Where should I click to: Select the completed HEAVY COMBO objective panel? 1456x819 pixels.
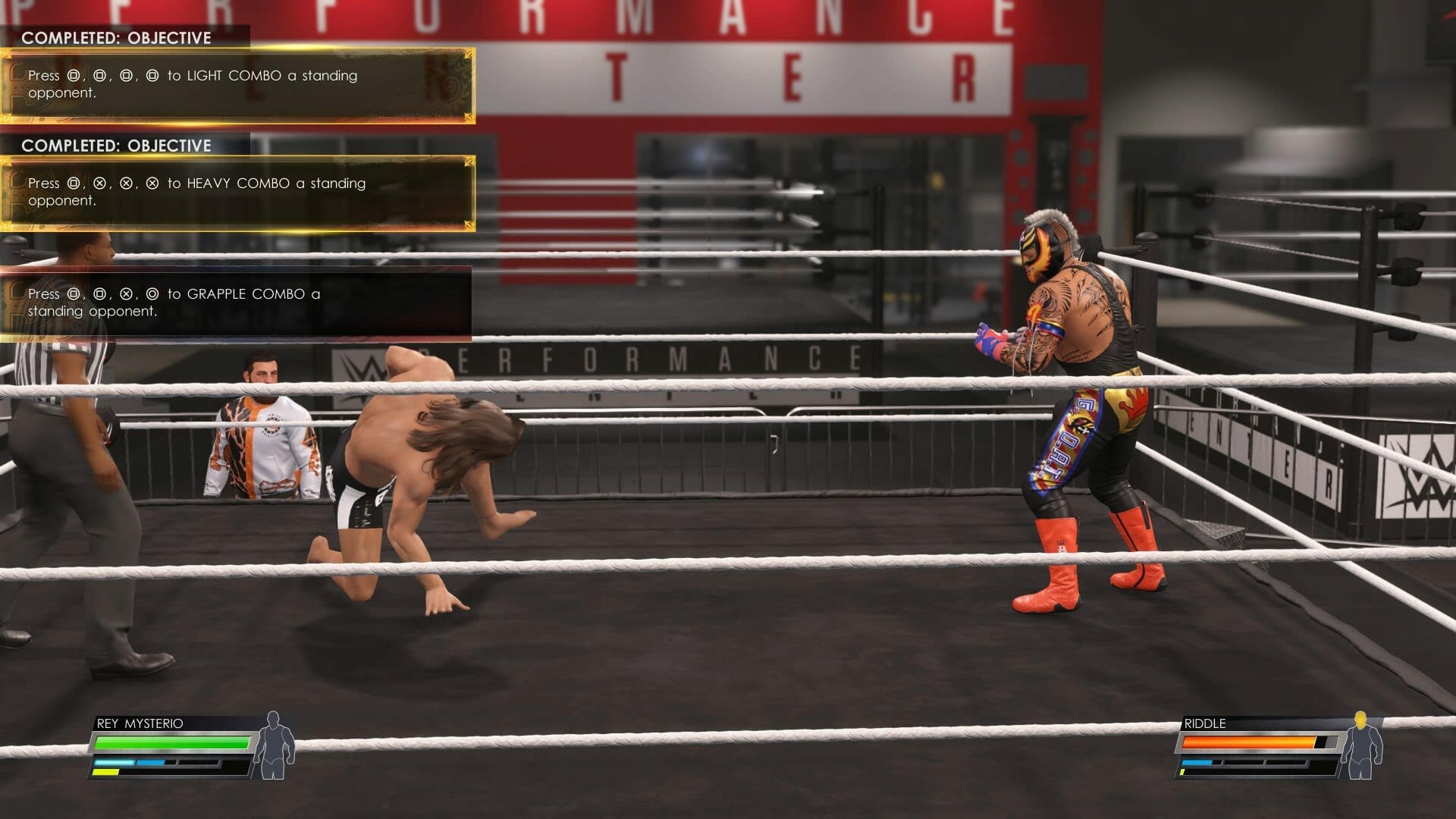(x=237, y=193)
